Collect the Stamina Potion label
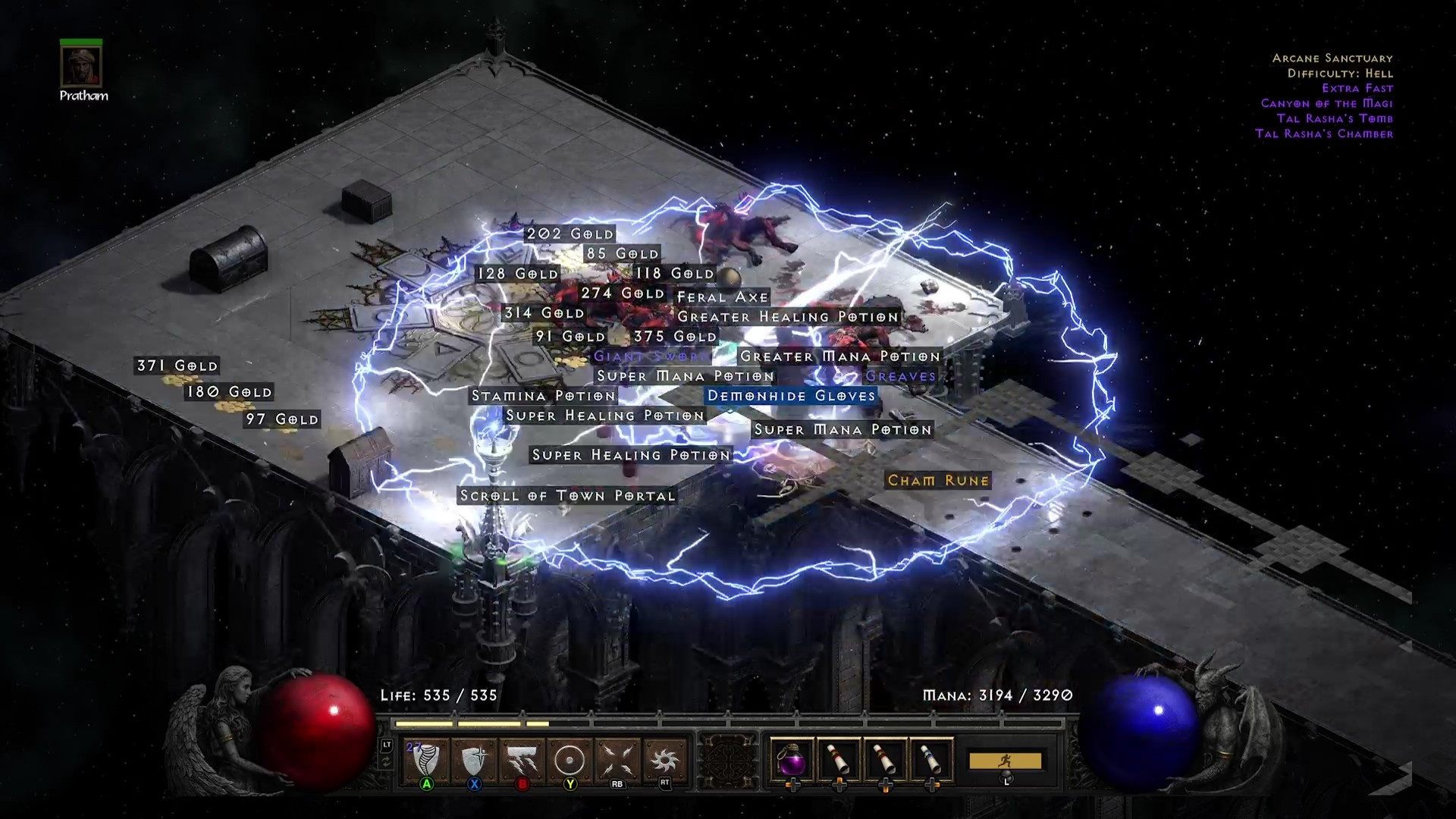The height and width of the screenshot is (819, 1456). pos(543,396)
